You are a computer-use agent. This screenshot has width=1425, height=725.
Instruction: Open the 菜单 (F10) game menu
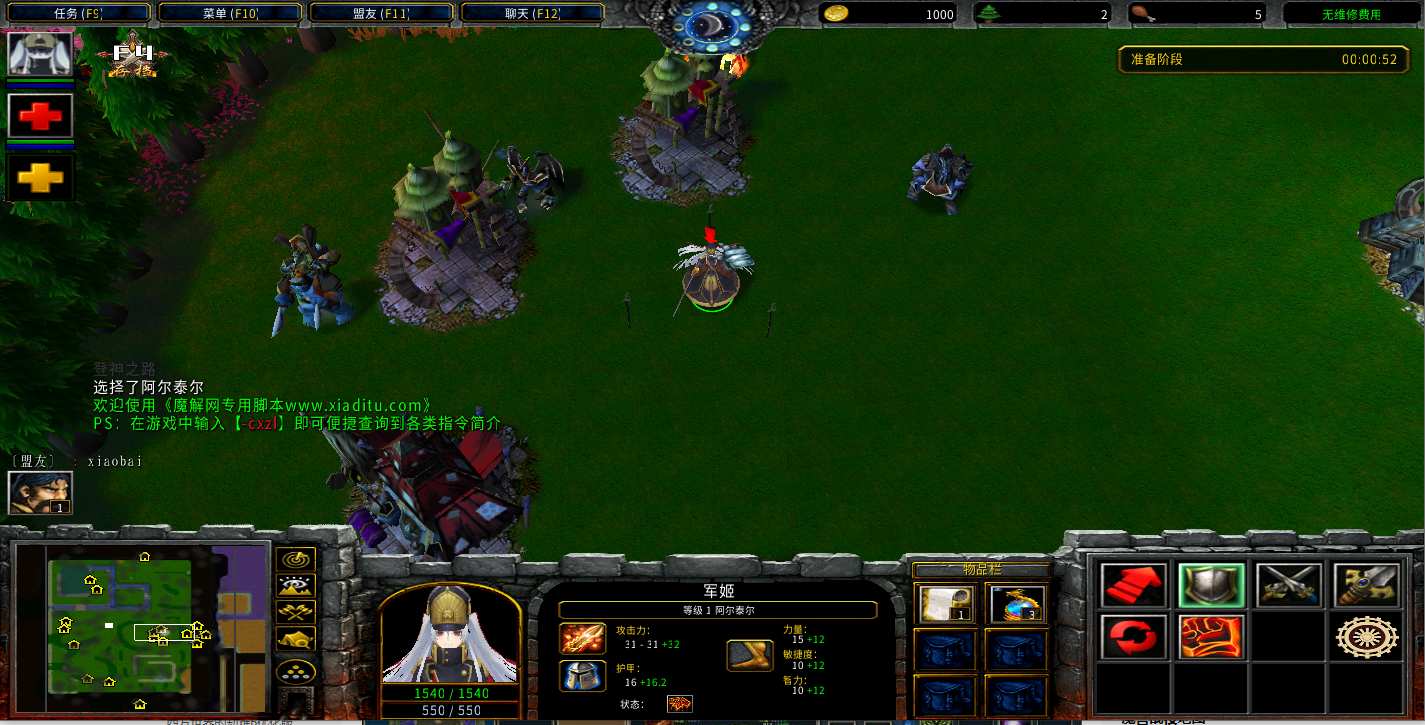coord(230,14)
